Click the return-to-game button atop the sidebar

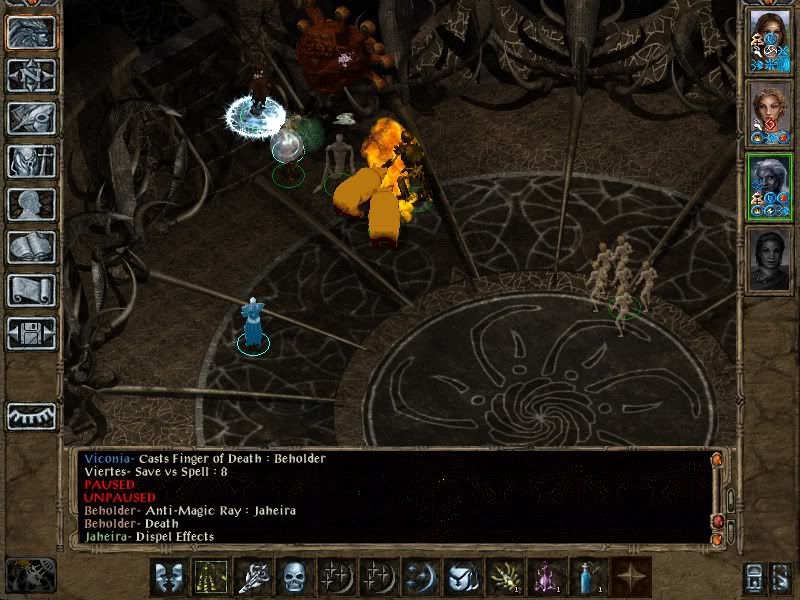click(31, 32)
